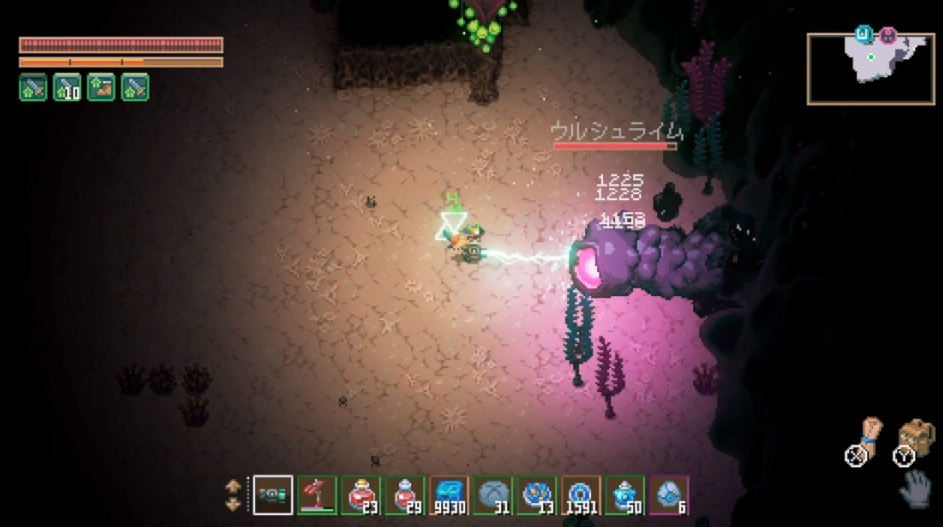
Task: Select the grey stone stack of 31
Action: point(493,494)
